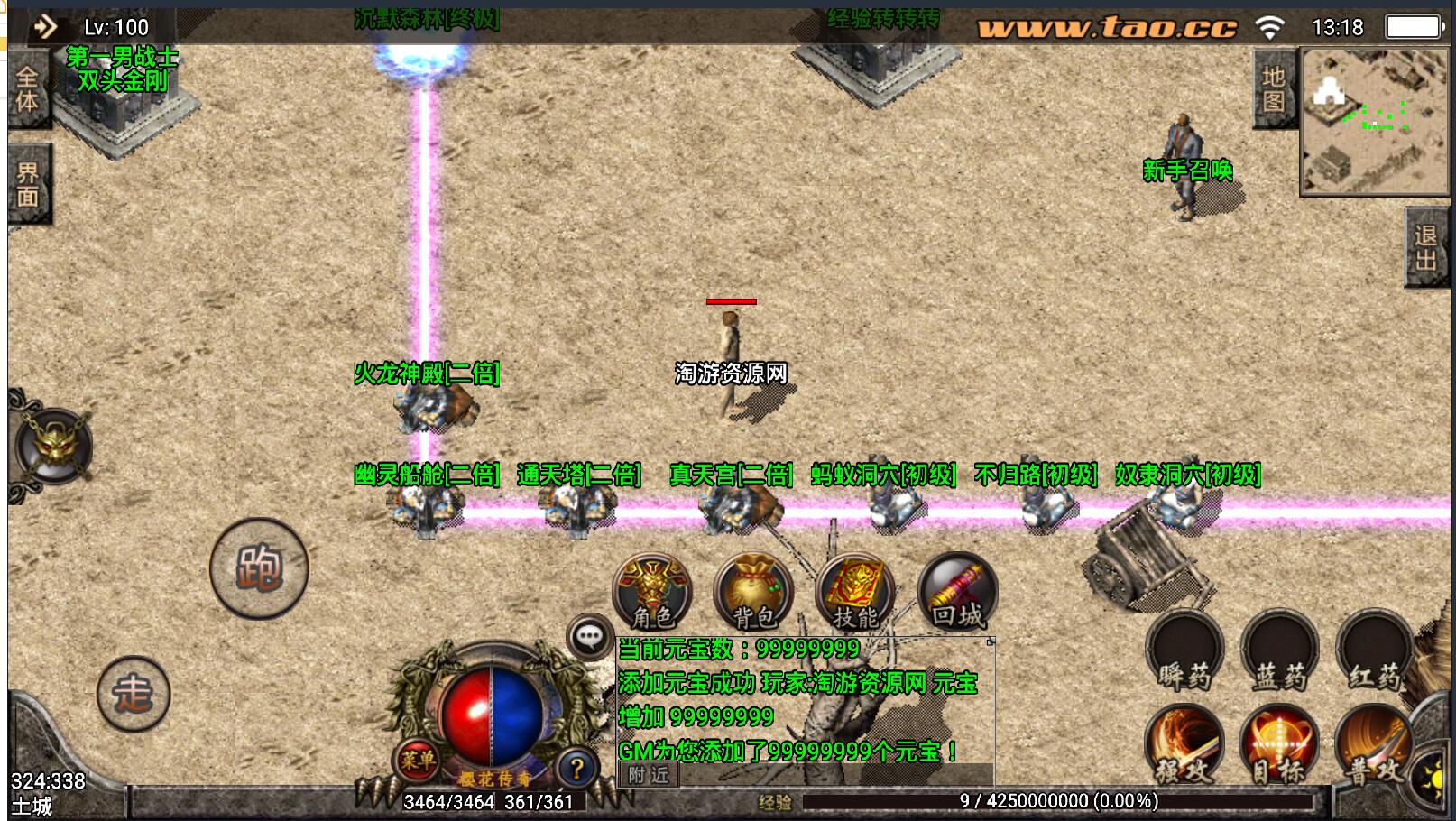Open the chat speech bubble icon

coord(590,637)
